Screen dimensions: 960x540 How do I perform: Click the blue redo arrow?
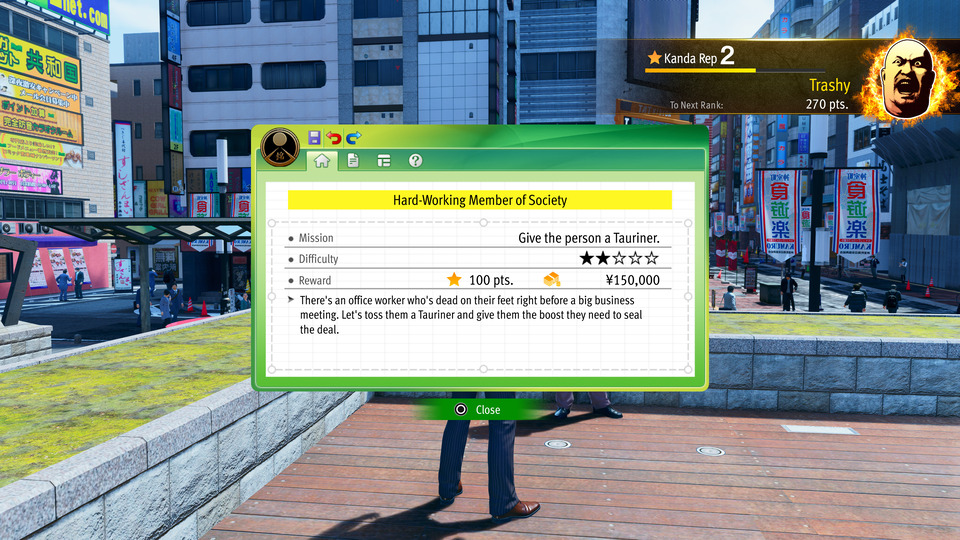pyautogui.click(x=353, y=137)
